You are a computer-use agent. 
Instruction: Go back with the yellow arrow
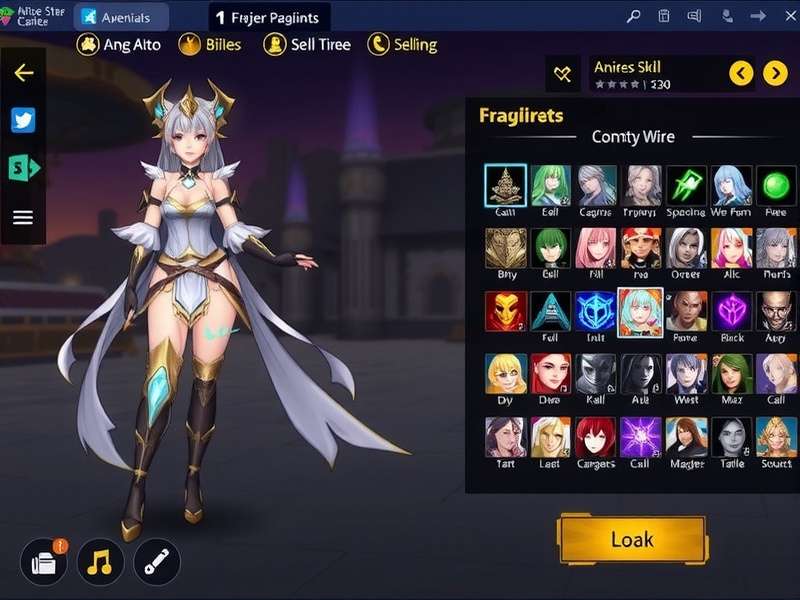tap(23, 73)
